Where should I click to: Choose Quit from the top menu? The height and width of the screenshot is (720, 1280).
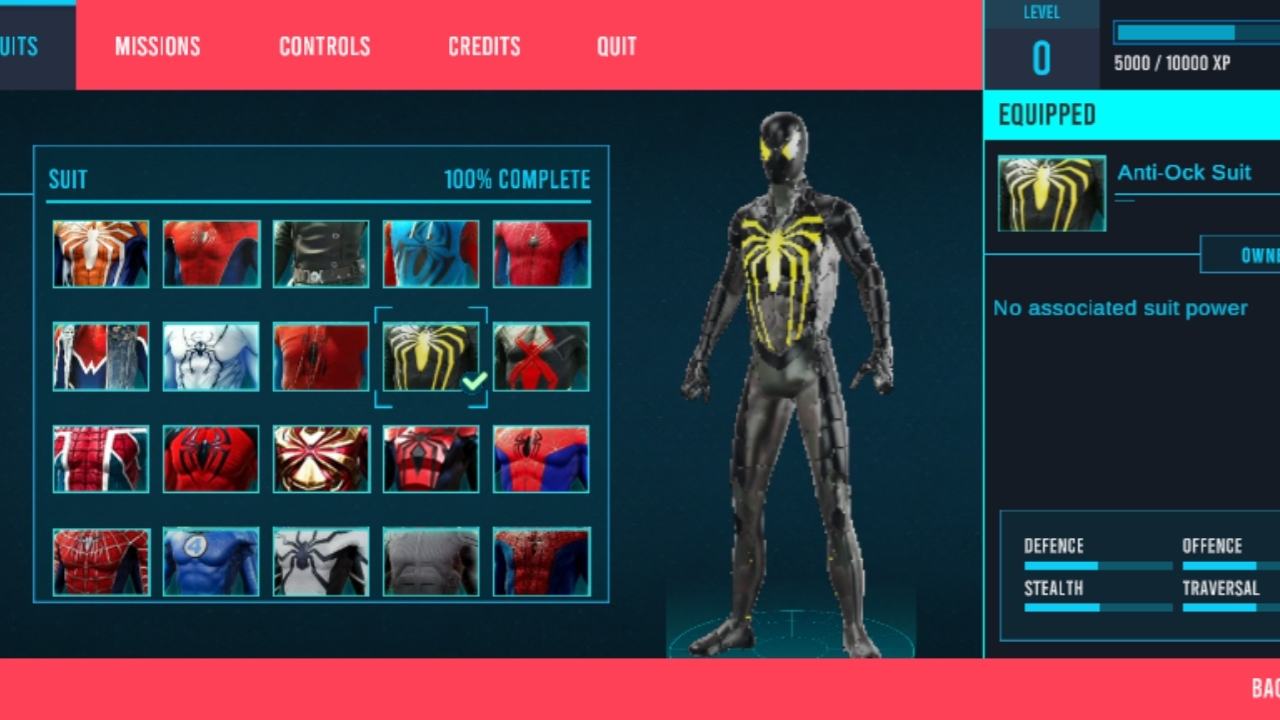click(616, 46)
